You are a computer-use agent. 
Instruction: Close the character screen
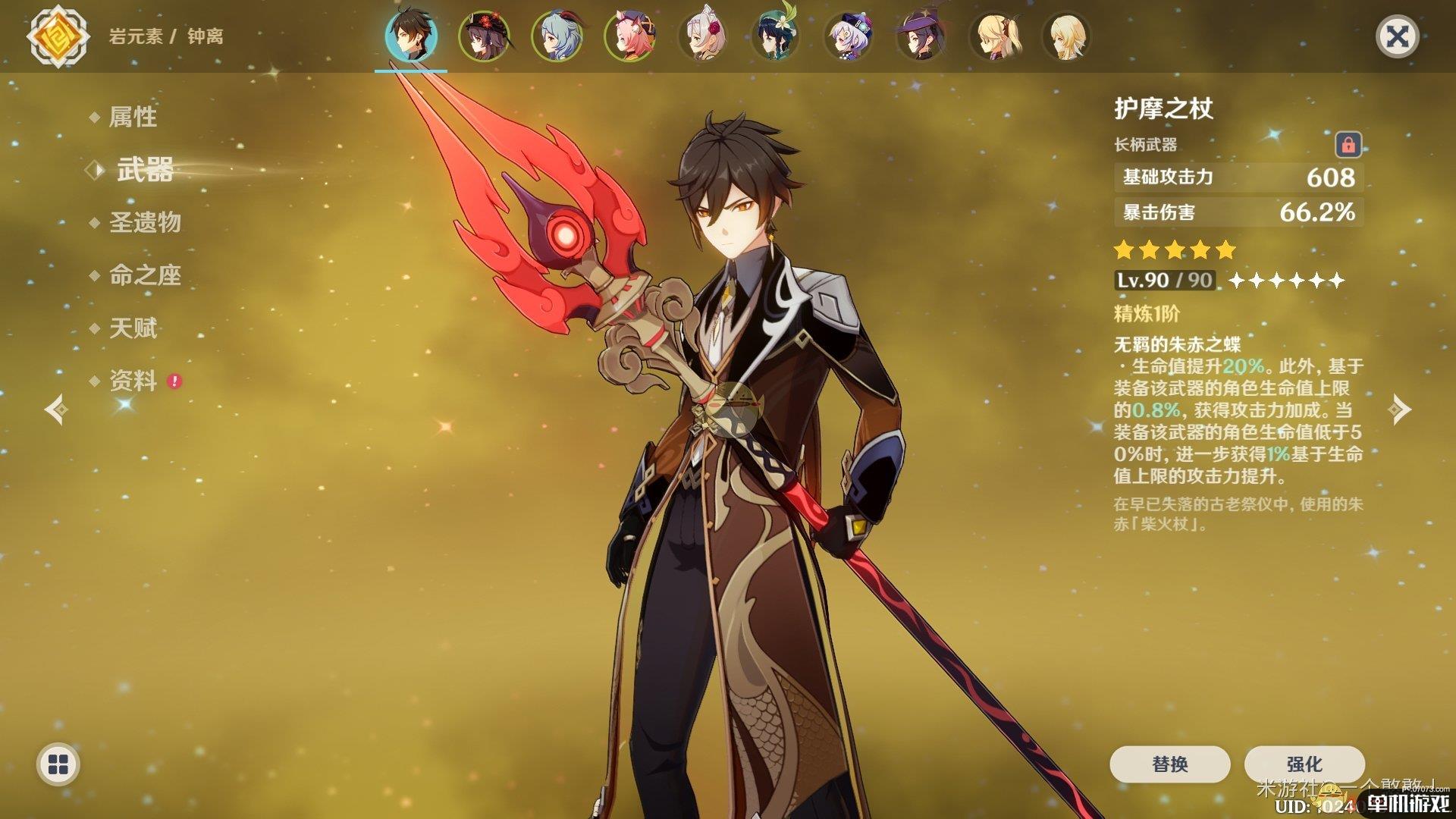[1397, 36]
